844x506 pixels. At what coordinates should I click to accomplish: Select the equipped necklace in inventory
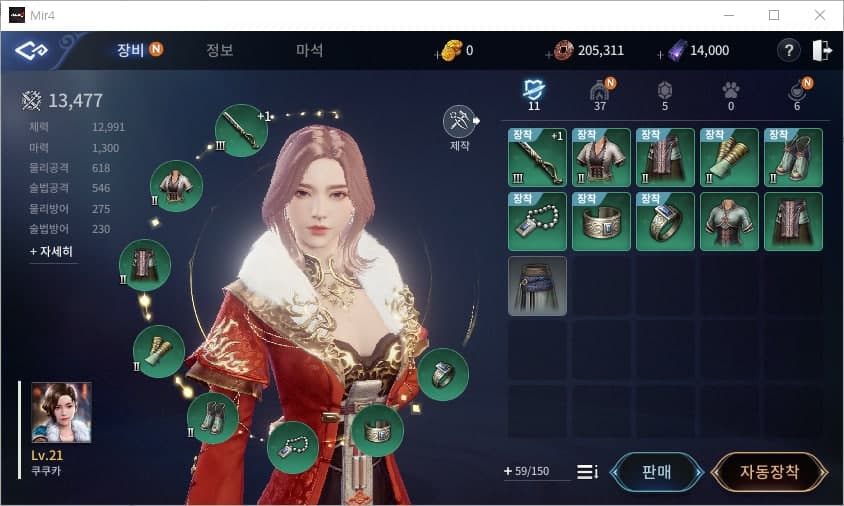click(x=537, y=222)
